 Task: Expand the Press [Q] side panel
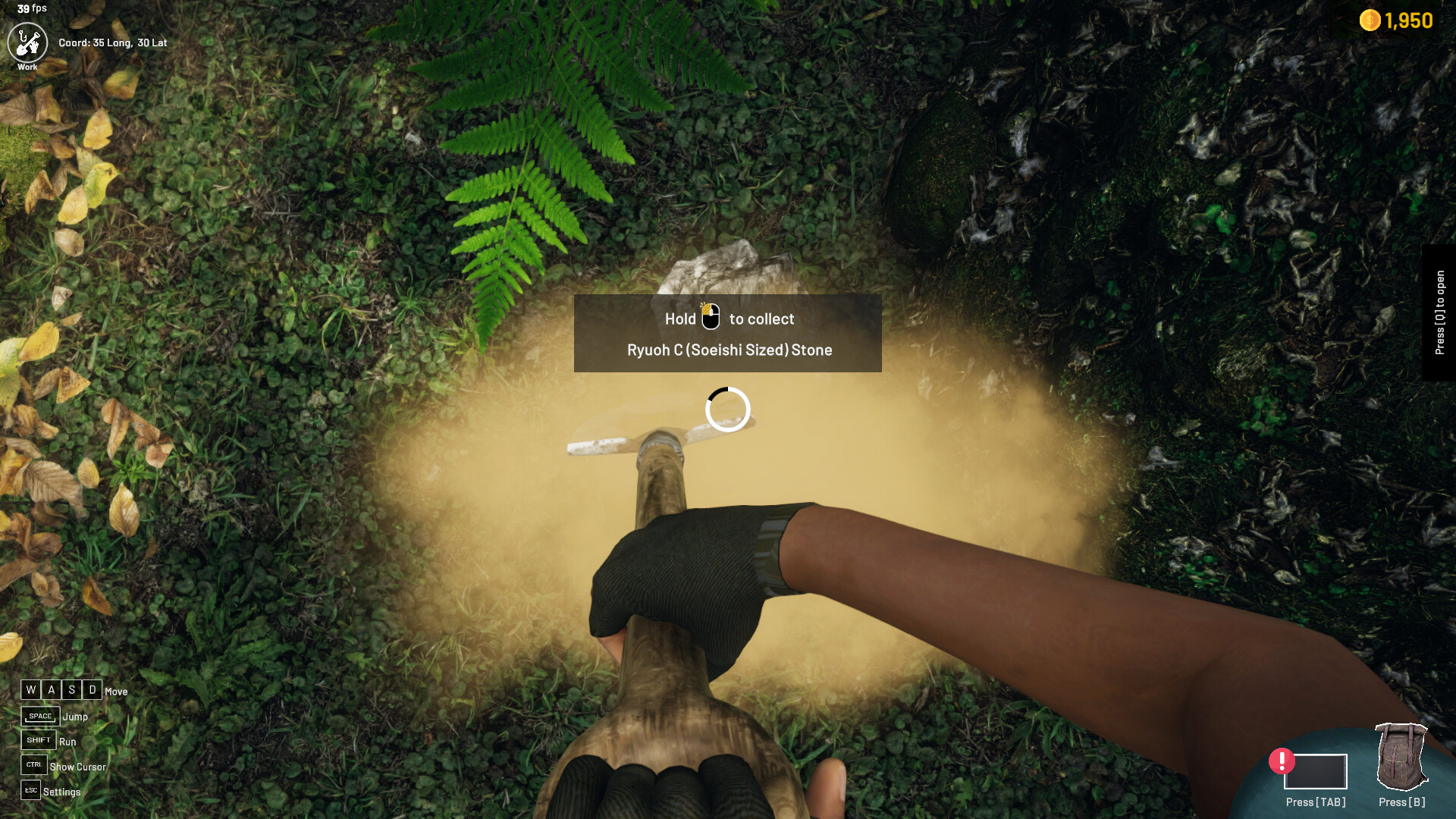tap(1442, 311)
